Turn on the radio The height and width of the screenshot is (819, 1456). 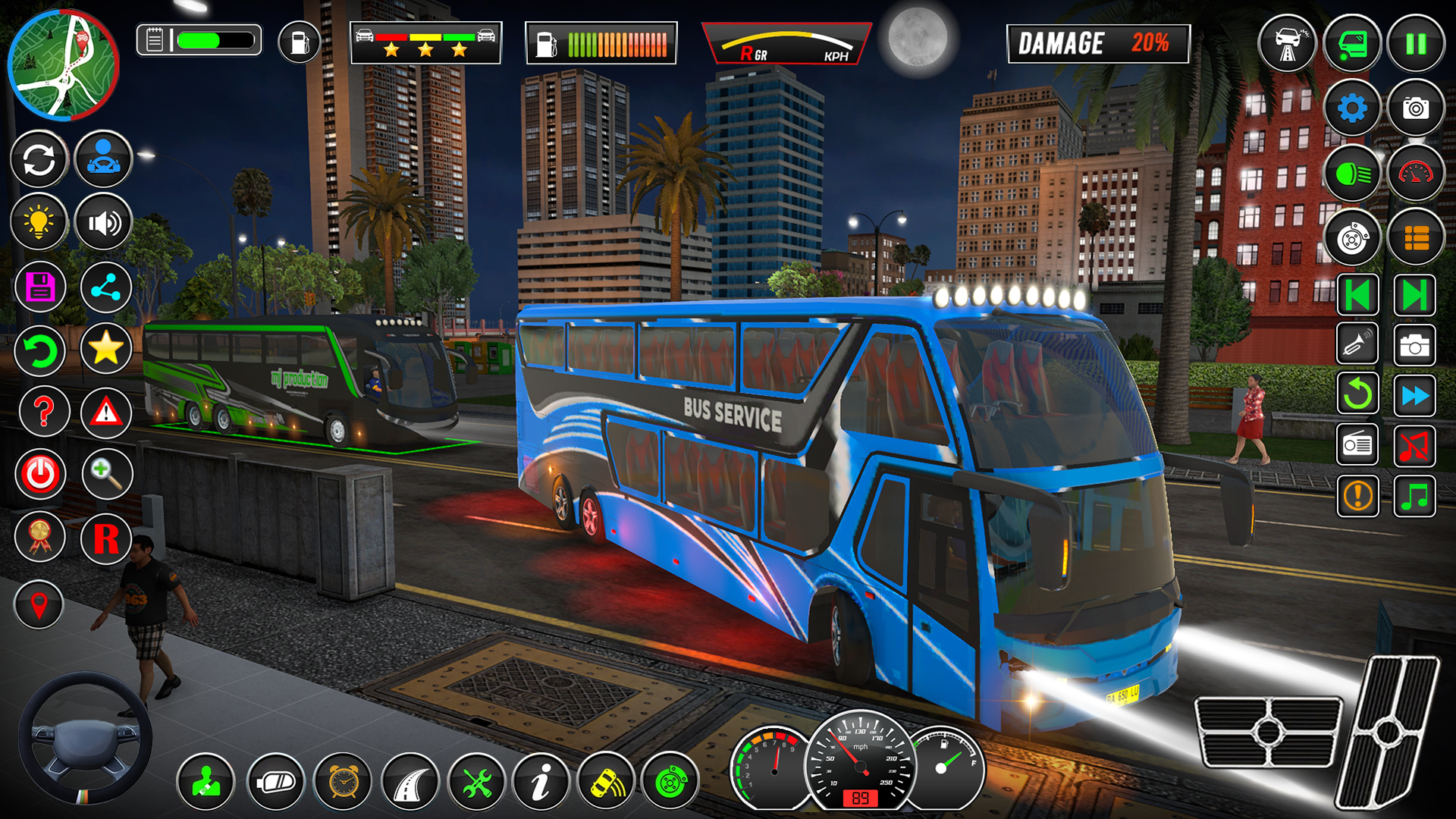point(1357,446)
